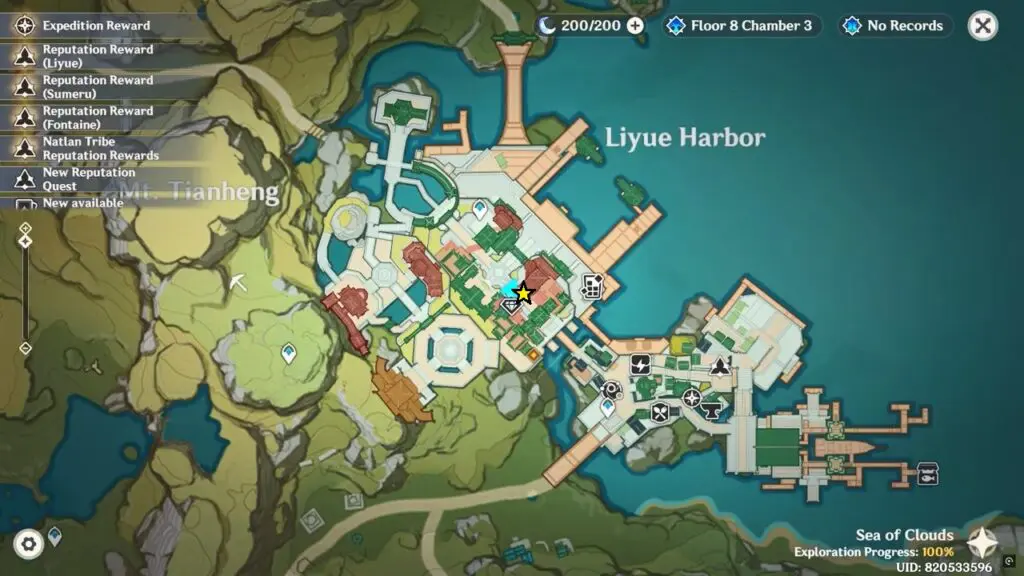Open Reputation Reward (Fontaine) entry

click(97, 118)
